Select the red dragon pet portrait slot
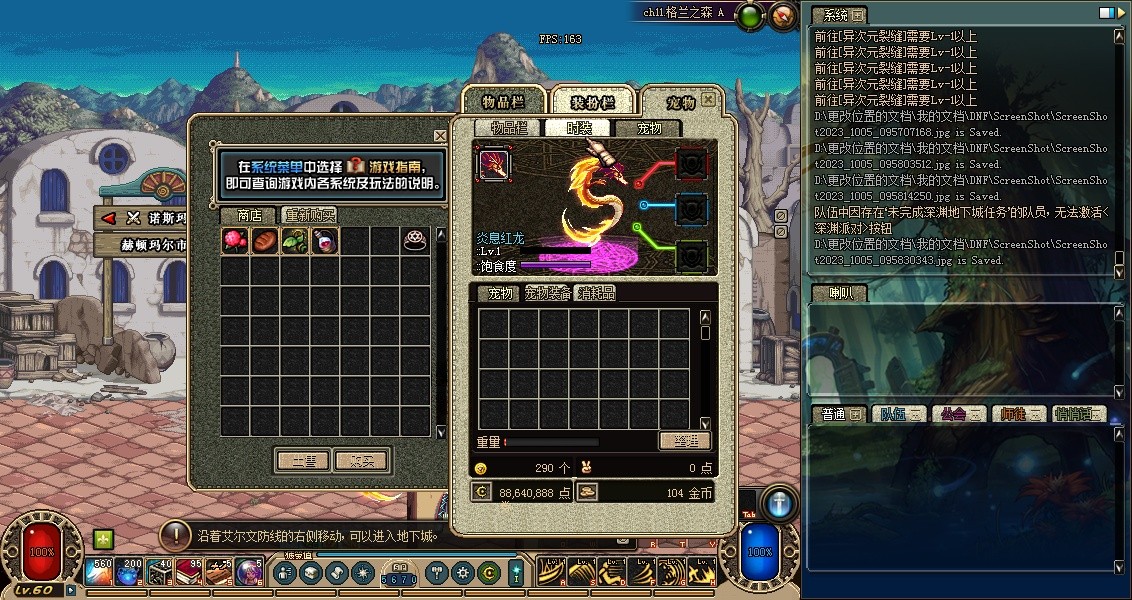The width and height of the screenshot is (1132, 600). point(493,163)
